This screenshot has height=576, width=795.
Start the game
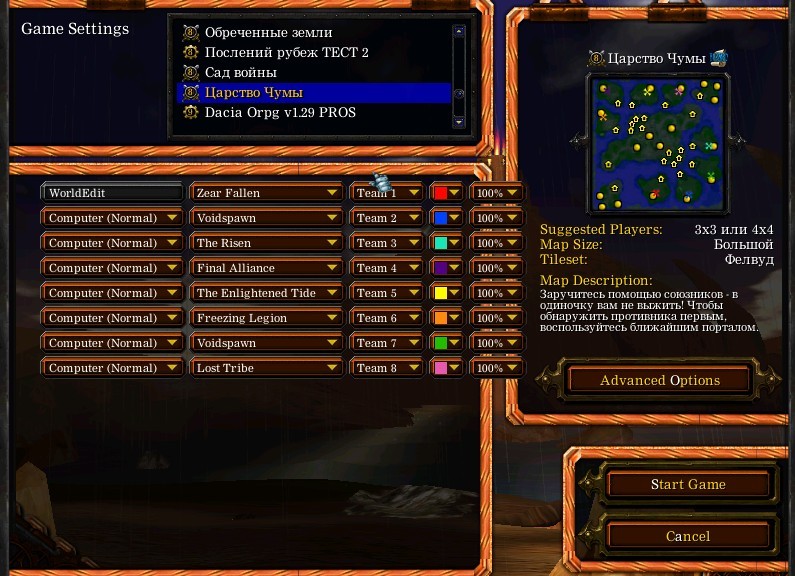[x=688, y=484]
